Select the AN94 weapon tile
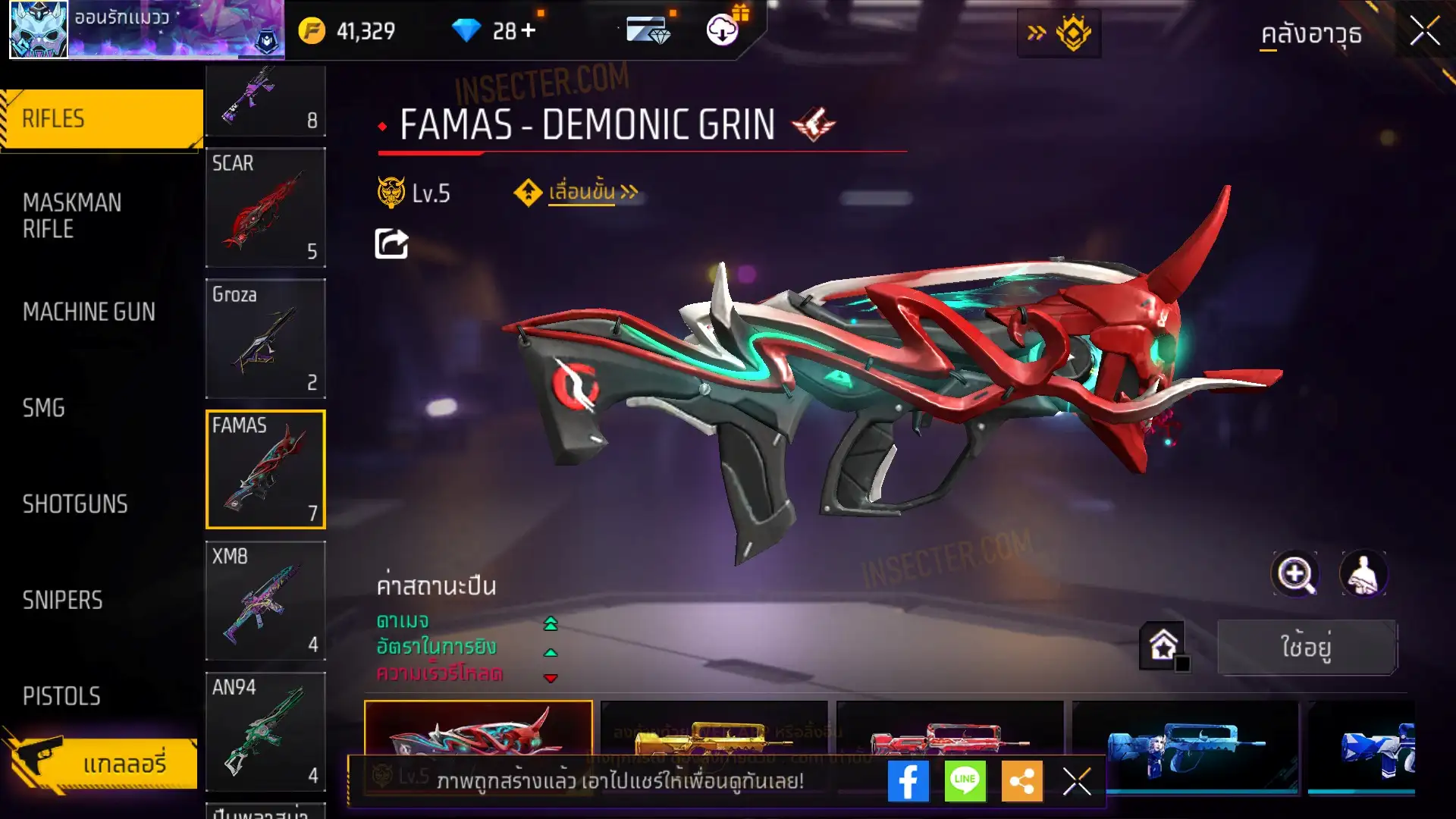The image size is (1456, 819). click(265, 732)
